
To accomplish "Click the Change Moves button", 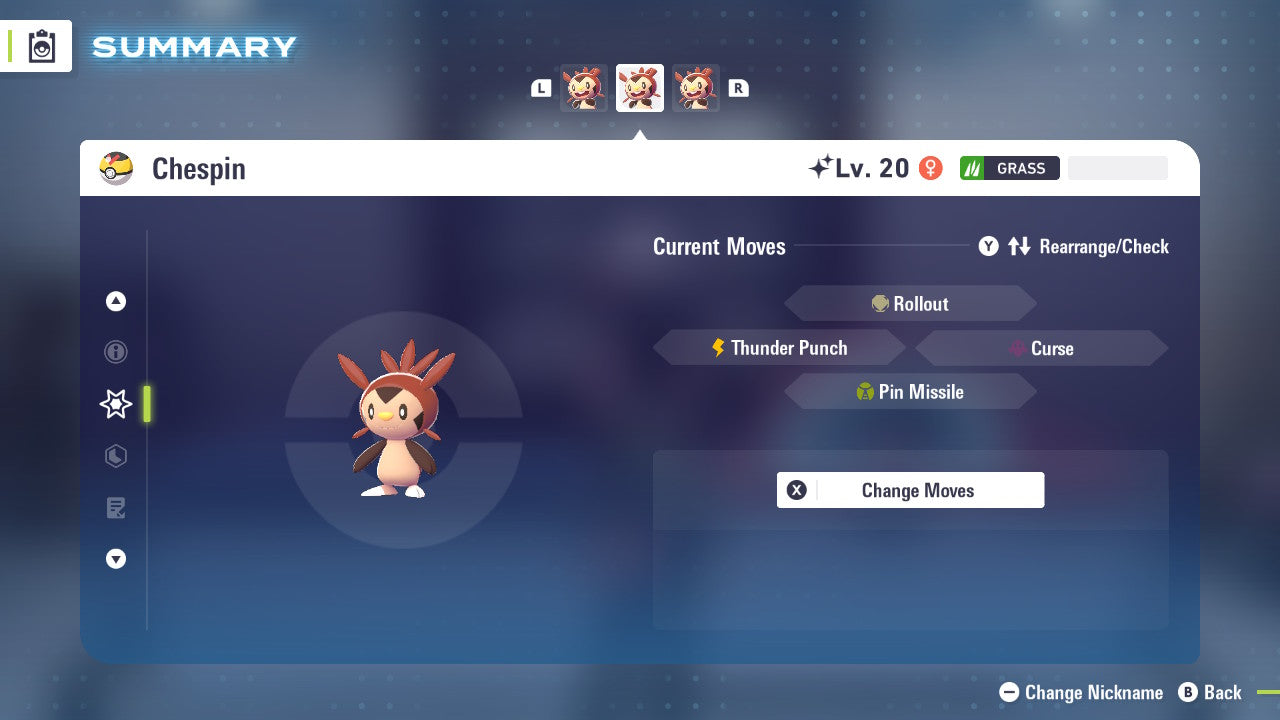I will (910, 490).
